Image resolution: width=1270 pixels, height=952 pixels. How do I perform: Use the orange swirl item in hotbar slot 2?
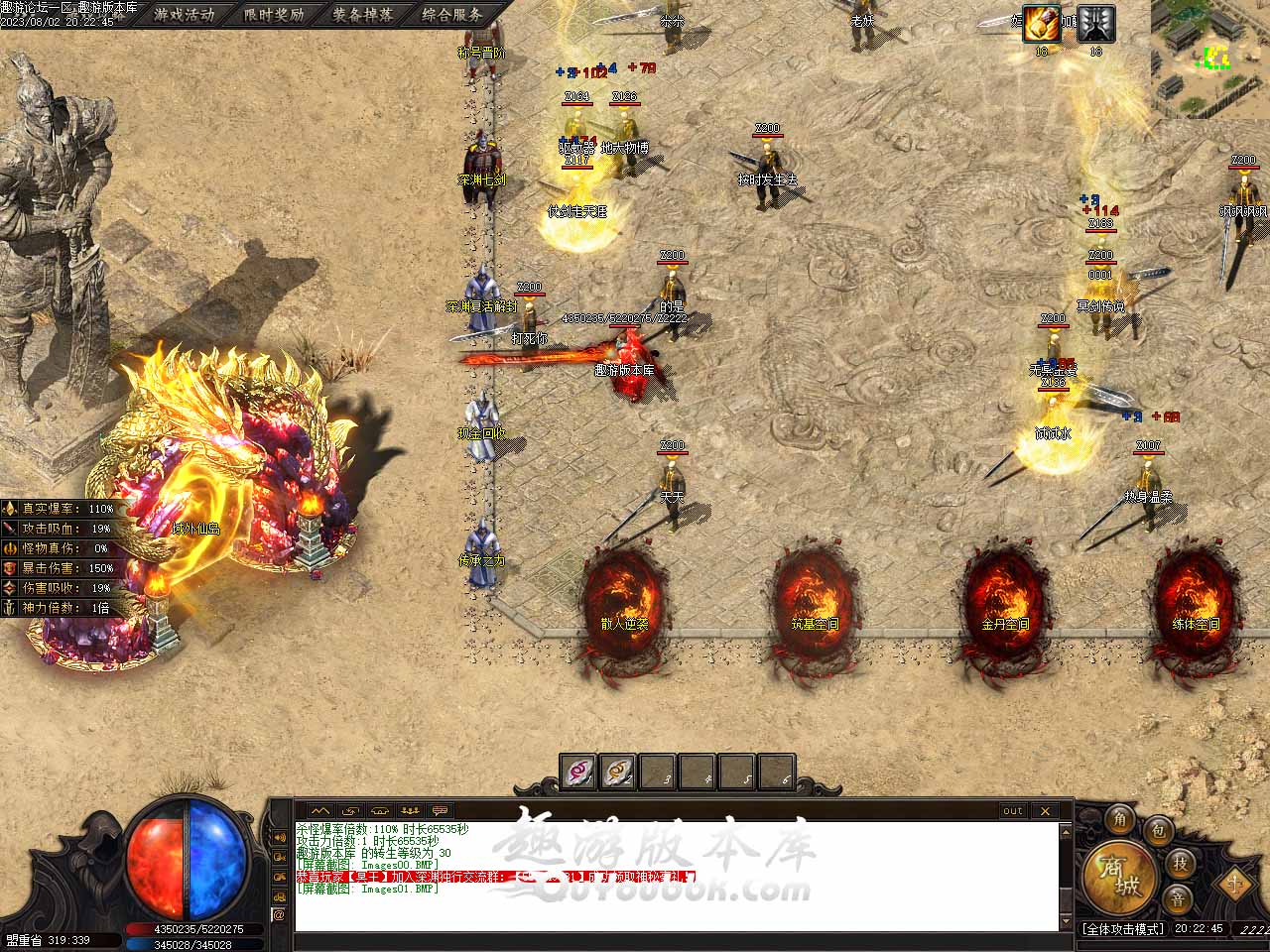point(618,772)
